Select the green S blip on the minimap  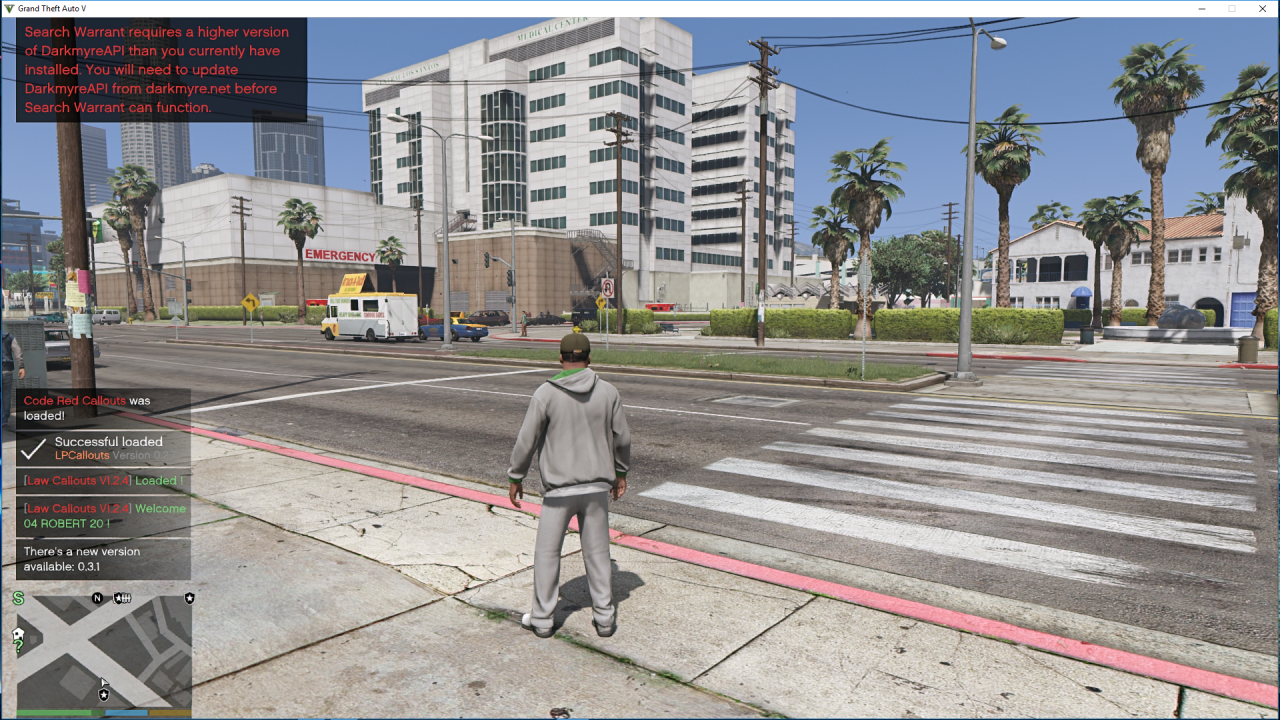pos(18,598)
